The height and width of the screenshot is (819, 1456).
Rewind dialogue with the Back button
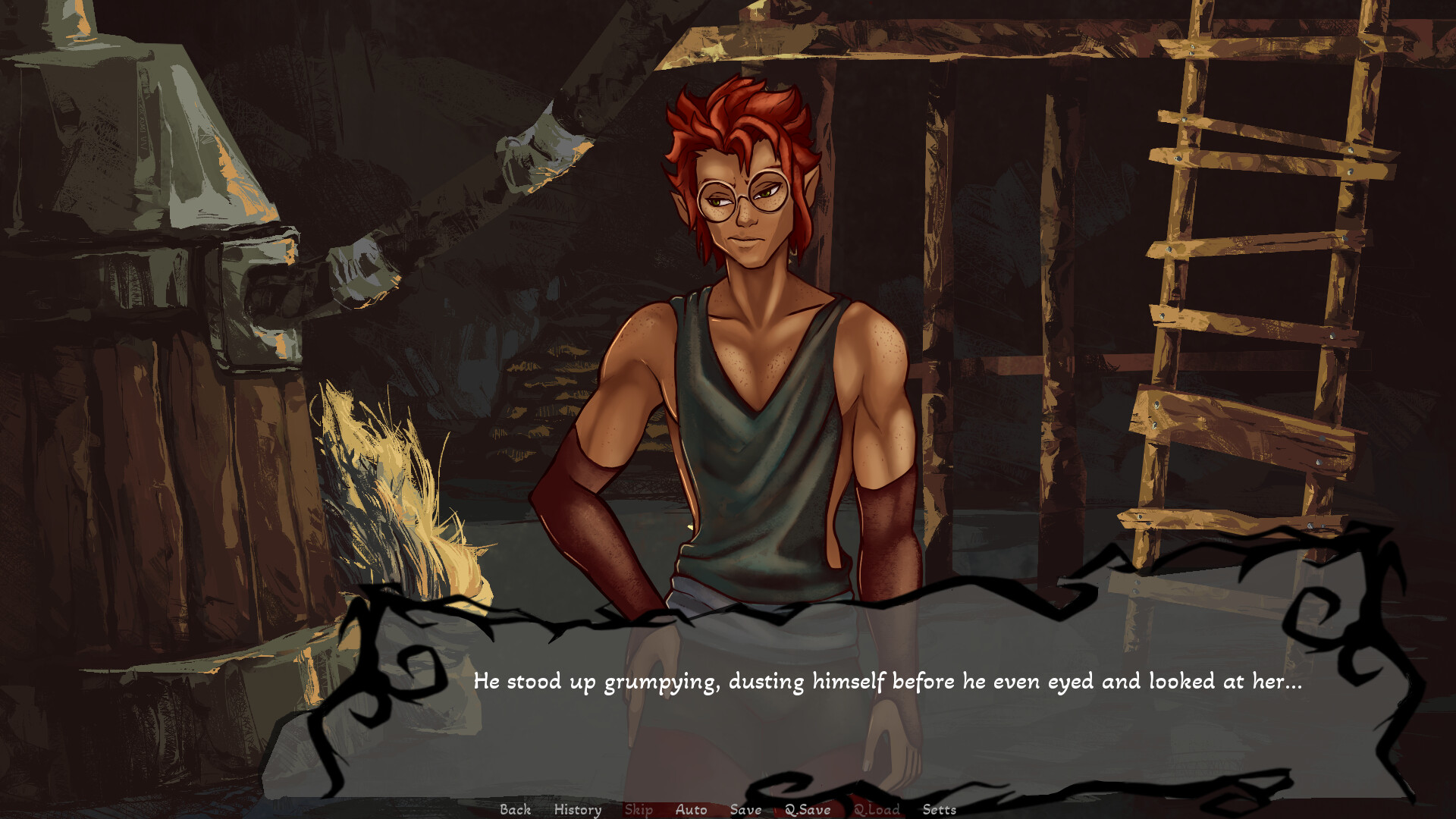[516, 810]
